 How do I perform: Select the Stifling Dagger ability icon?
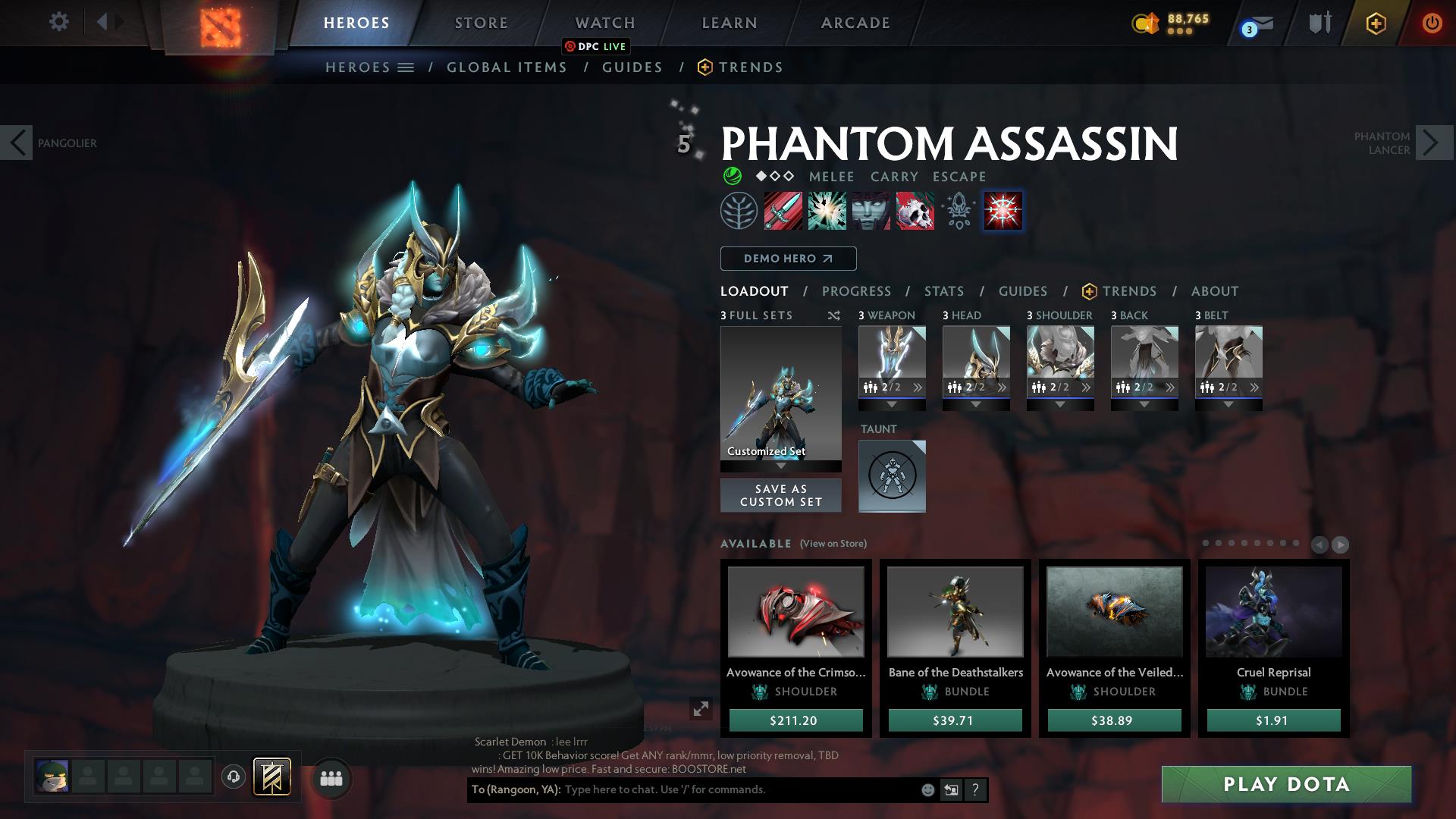[x=782, y=211]
